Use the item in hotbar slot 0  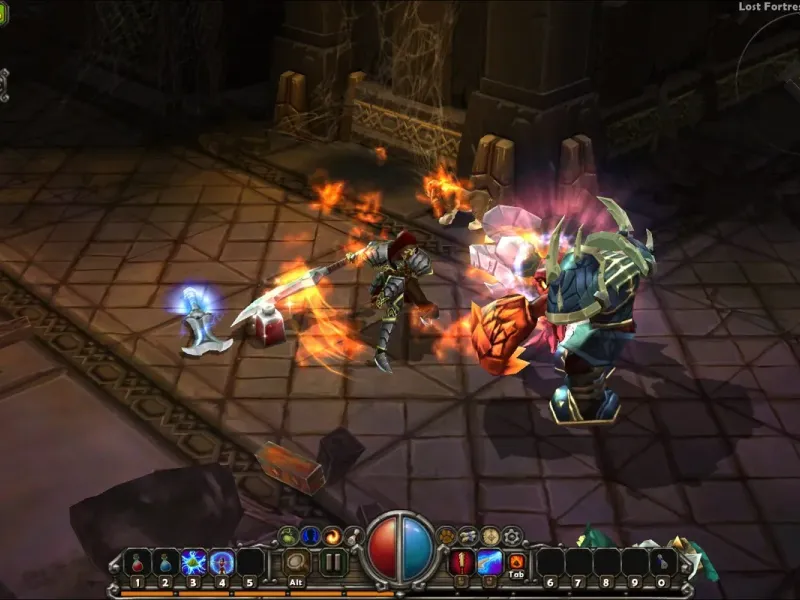coord(662,563)
